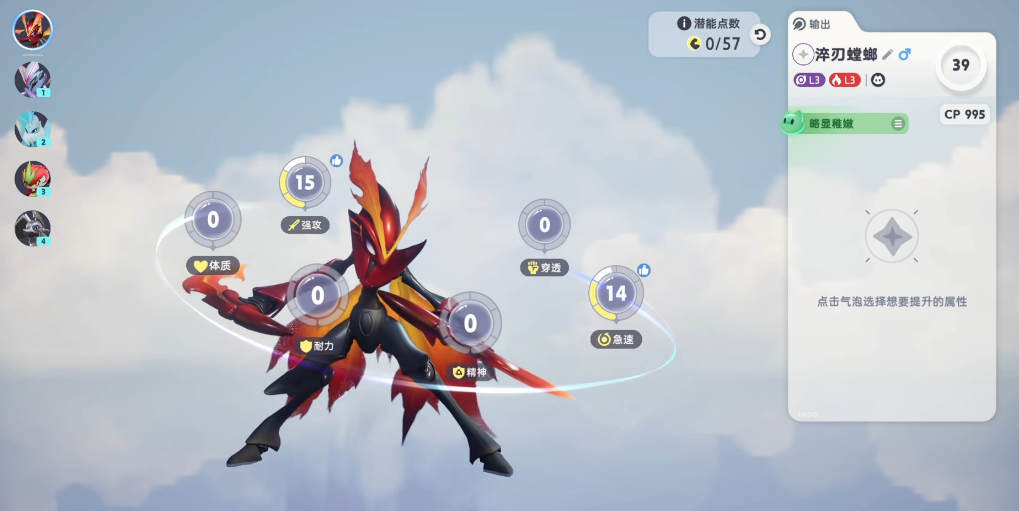Reset allocated potential points
Screen dimensions: 1019x511
[x=760, y=35]
